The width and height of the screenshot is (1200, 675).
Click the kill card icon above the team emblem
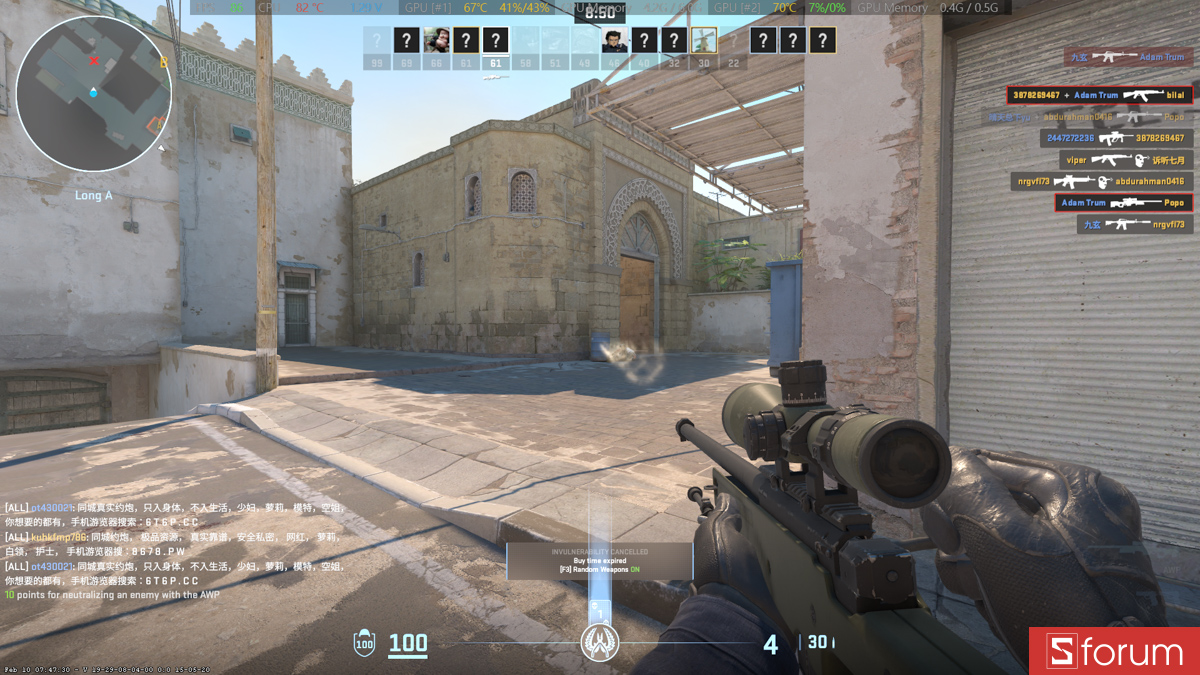(x=600, y=609)
